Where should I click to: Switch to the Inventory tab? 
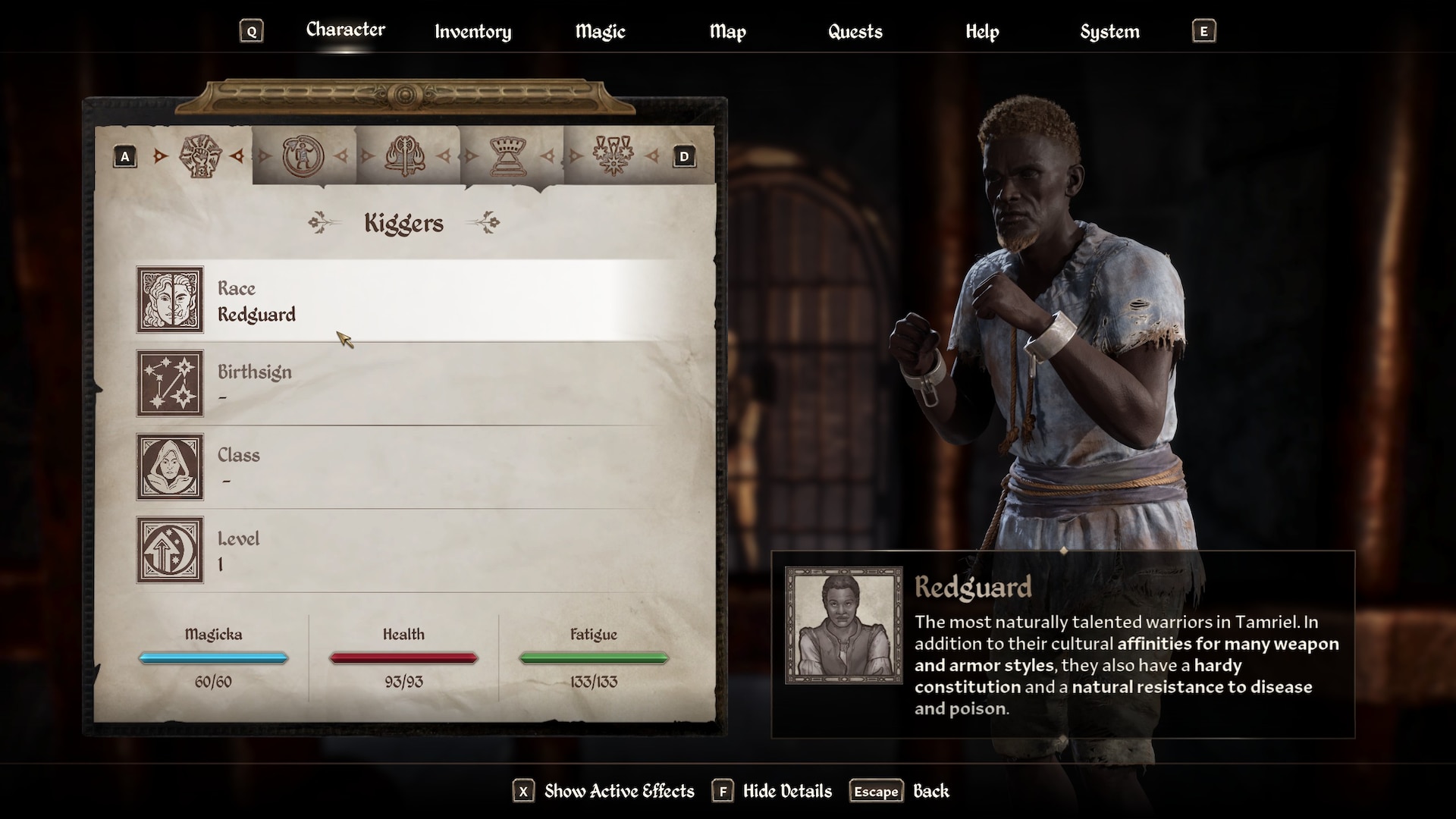(472, 32)
